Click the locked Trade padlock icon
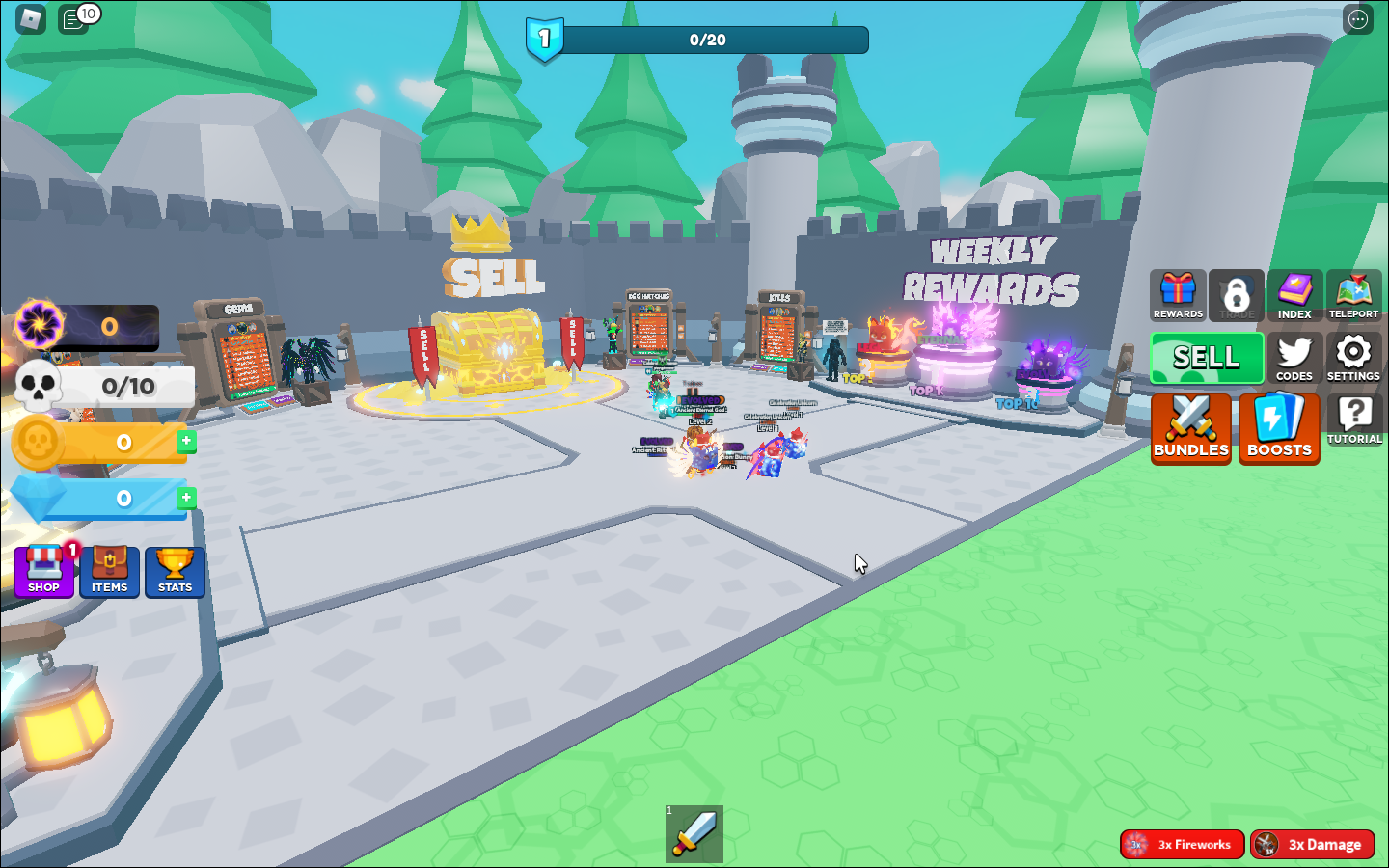Image resolution: width=1389 pixels, height=868 pixels. tap(1237, 295)
